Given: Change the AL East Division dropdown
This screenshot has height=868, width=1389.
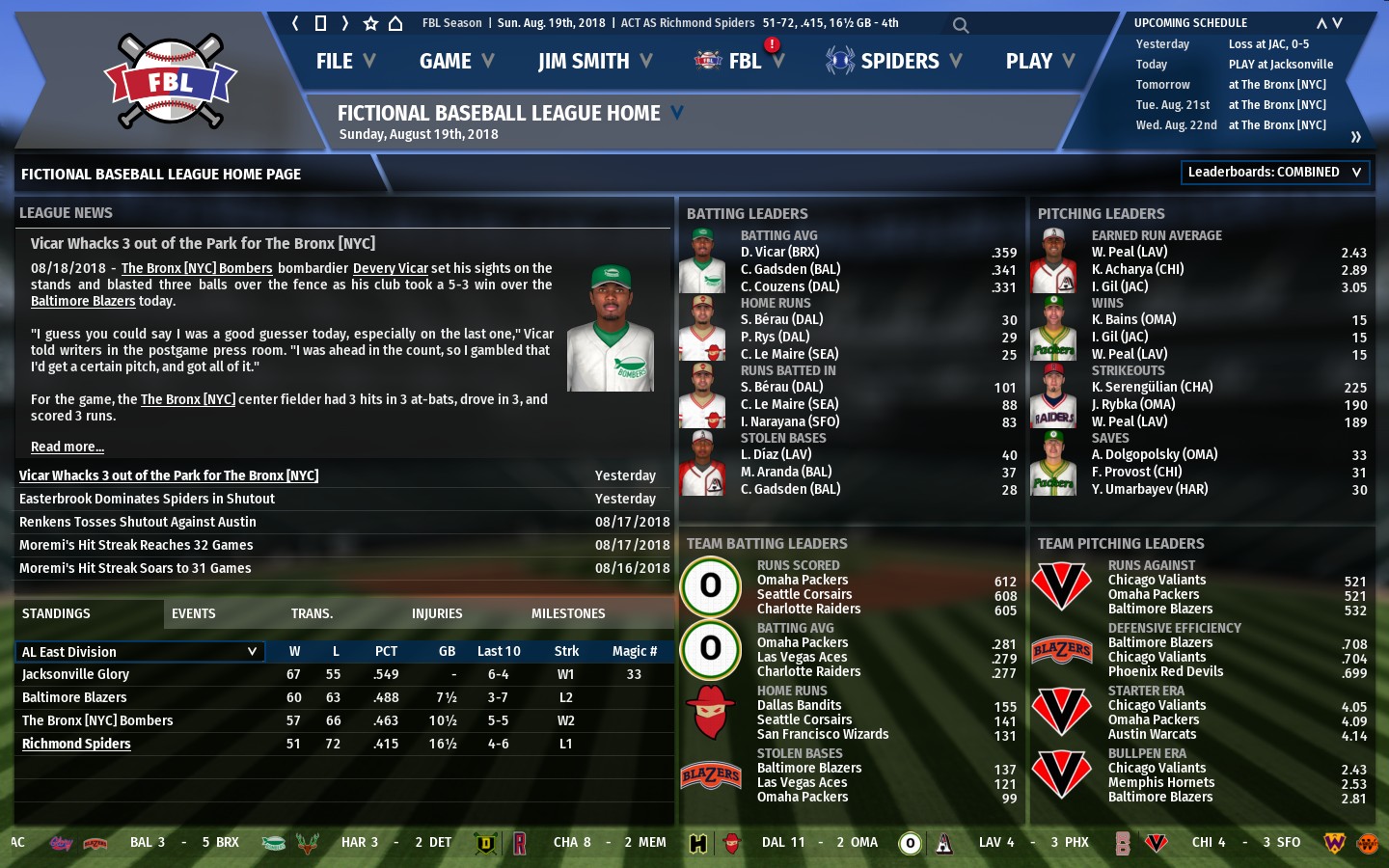Looking at the screenshot, I should 139,652.
